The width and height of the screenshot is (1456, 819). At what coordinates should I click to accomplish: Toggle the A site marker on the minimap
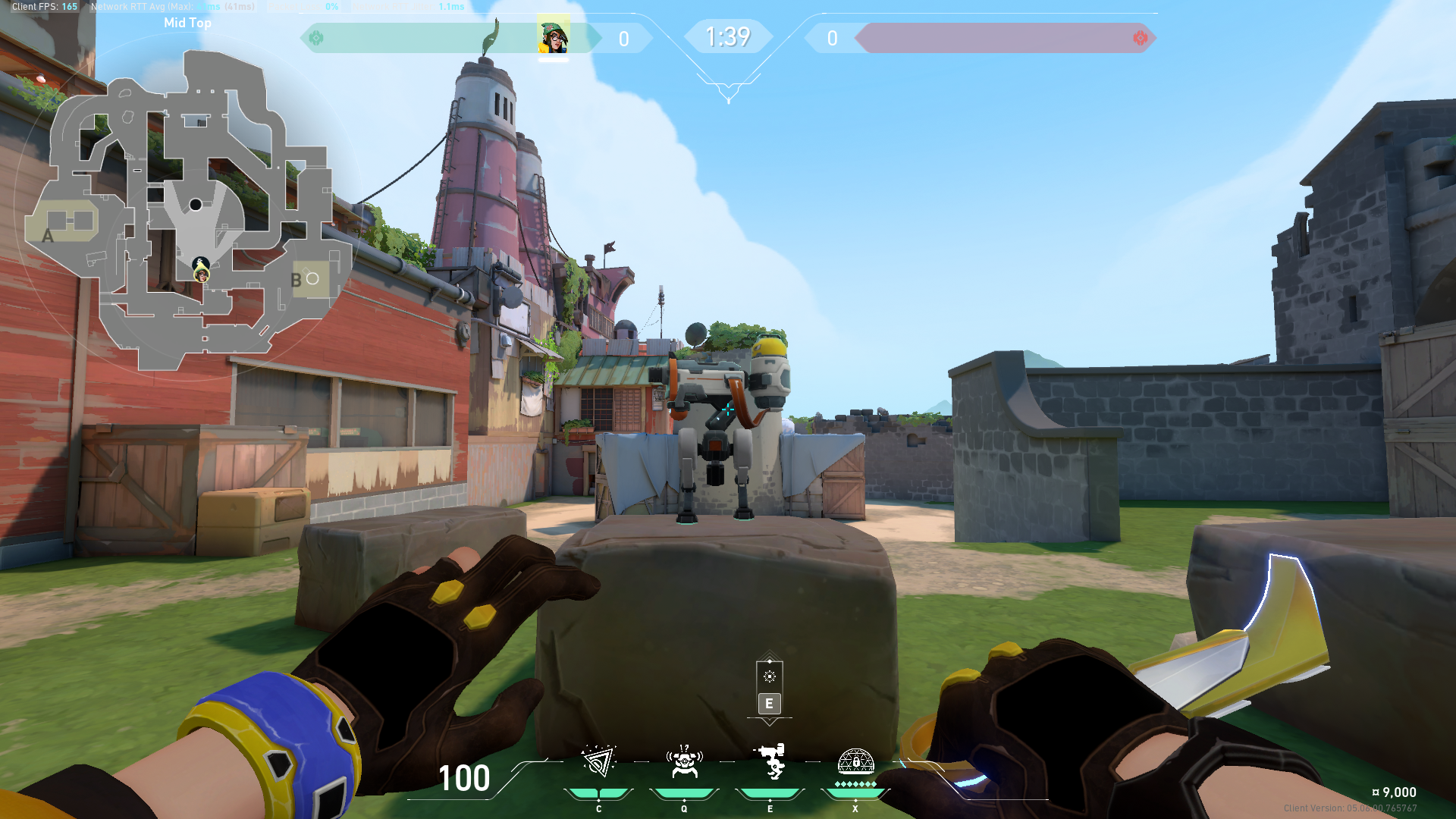point(47,237)
